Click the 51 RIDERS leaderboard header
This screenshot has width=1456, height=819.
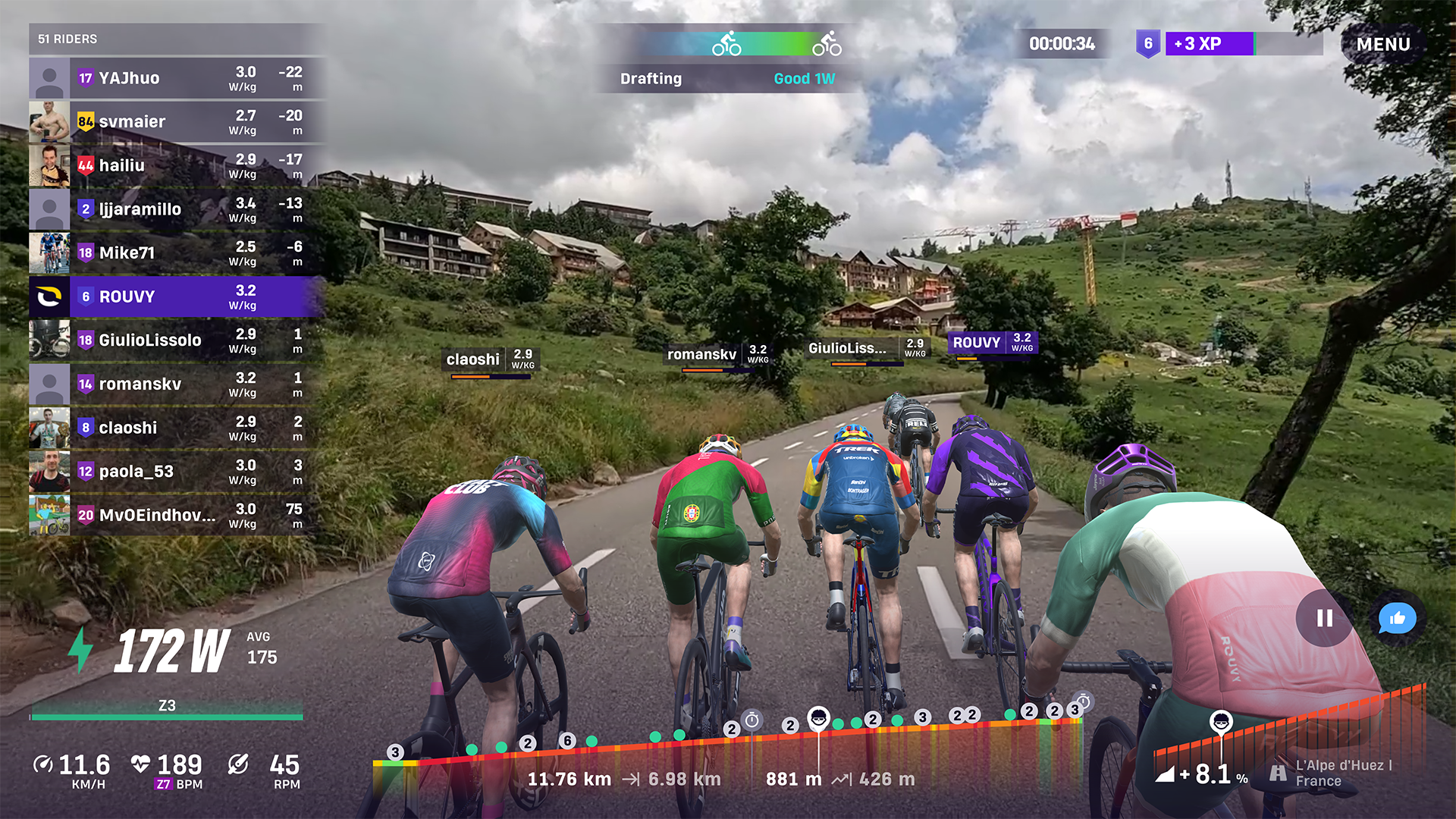point(68,38)
